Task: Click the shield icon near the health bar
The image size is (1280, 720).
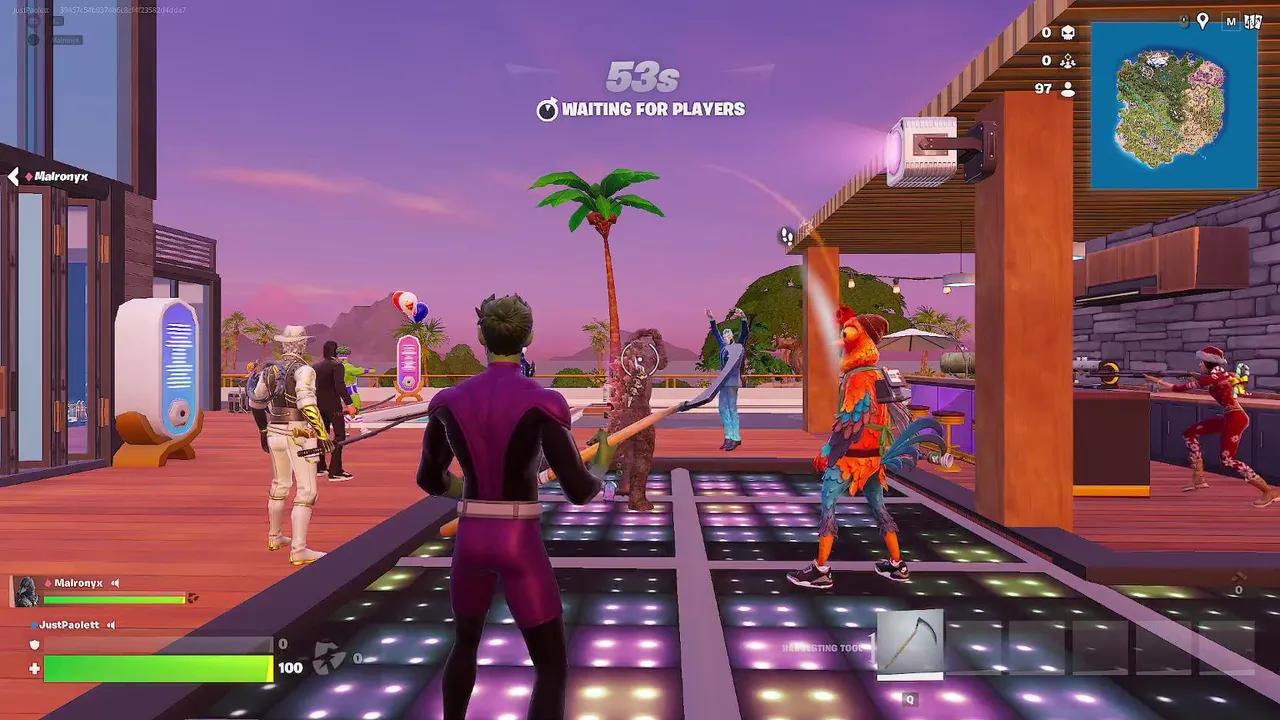Action: pos(34,643)
